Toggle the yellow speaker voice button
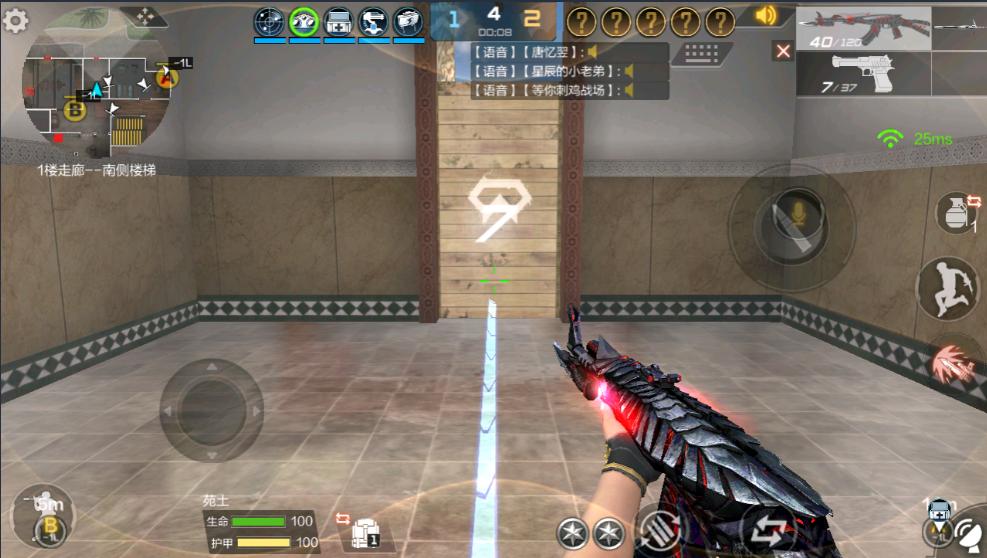The height and width of the screenshot is (558, 987). 766,15
